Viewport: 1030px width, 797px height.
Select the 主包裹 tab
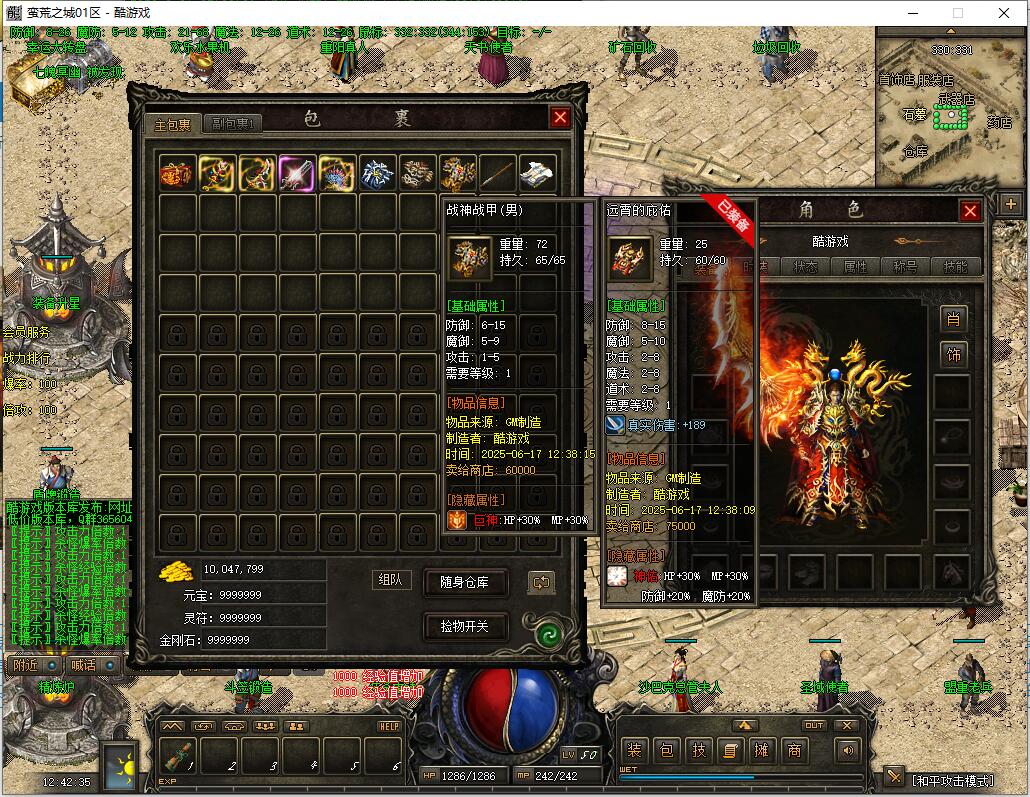tap(172, 124)
